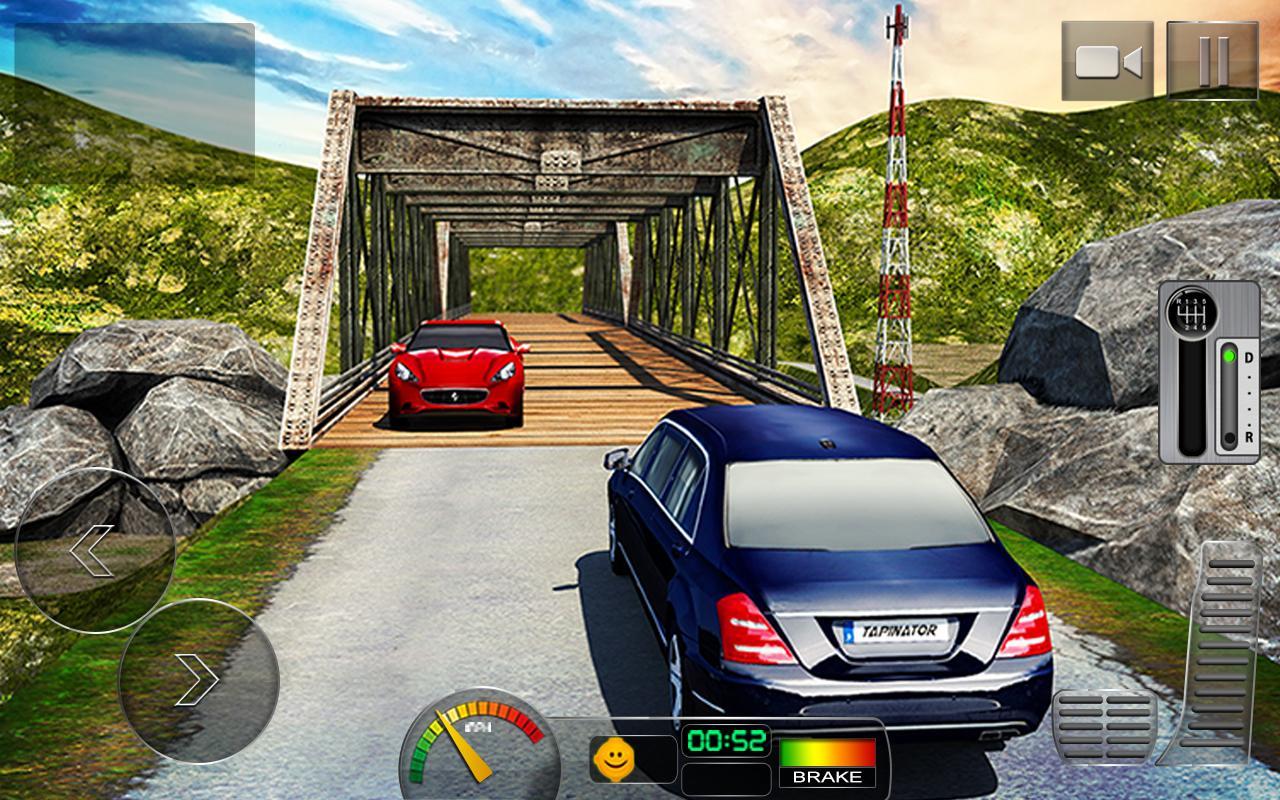Click the gear stick pattern icon
This screenshot has height=800, width=1280.
1192,312
